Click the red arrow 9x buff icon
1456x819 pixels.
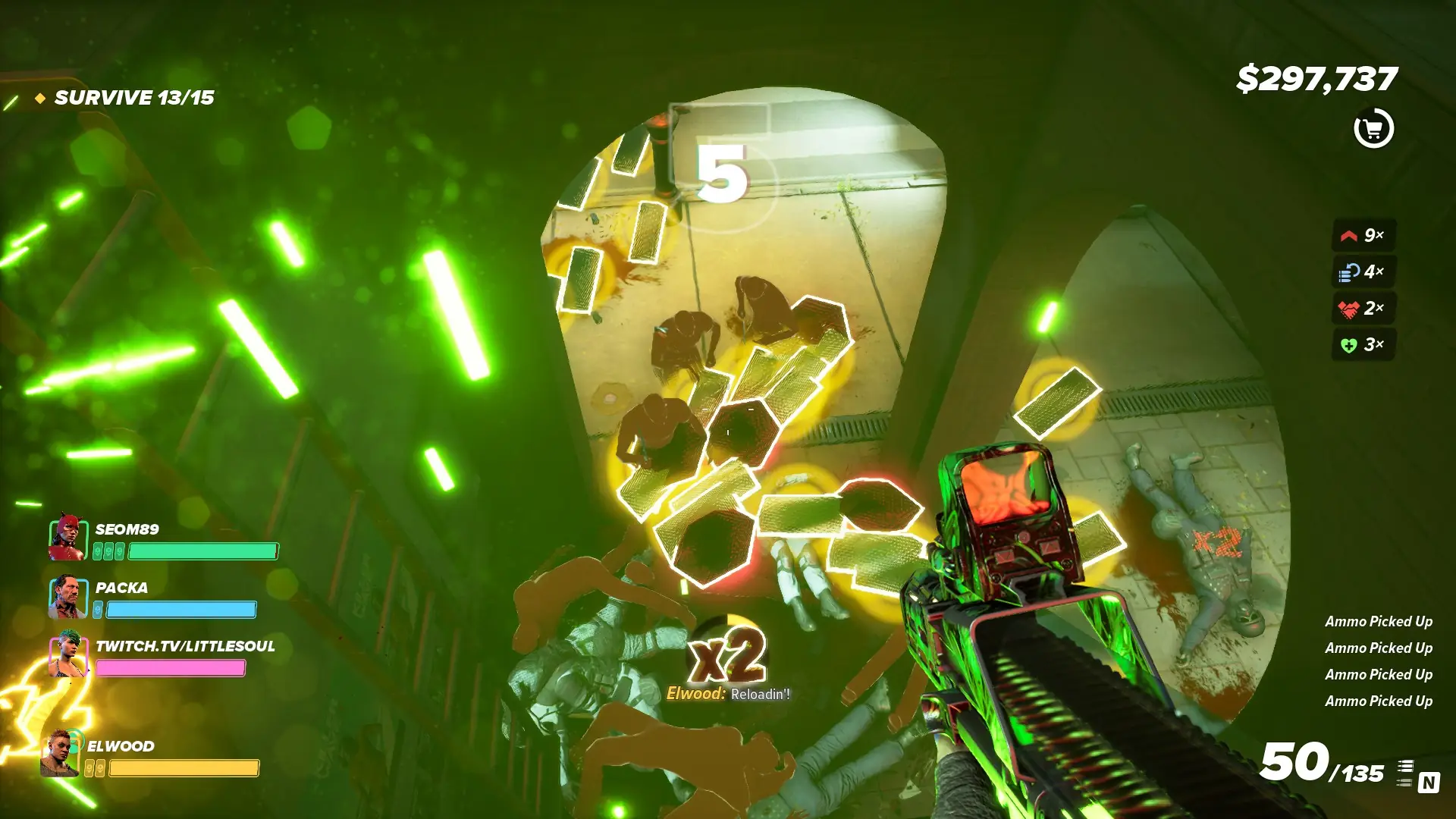point(1349,236)
